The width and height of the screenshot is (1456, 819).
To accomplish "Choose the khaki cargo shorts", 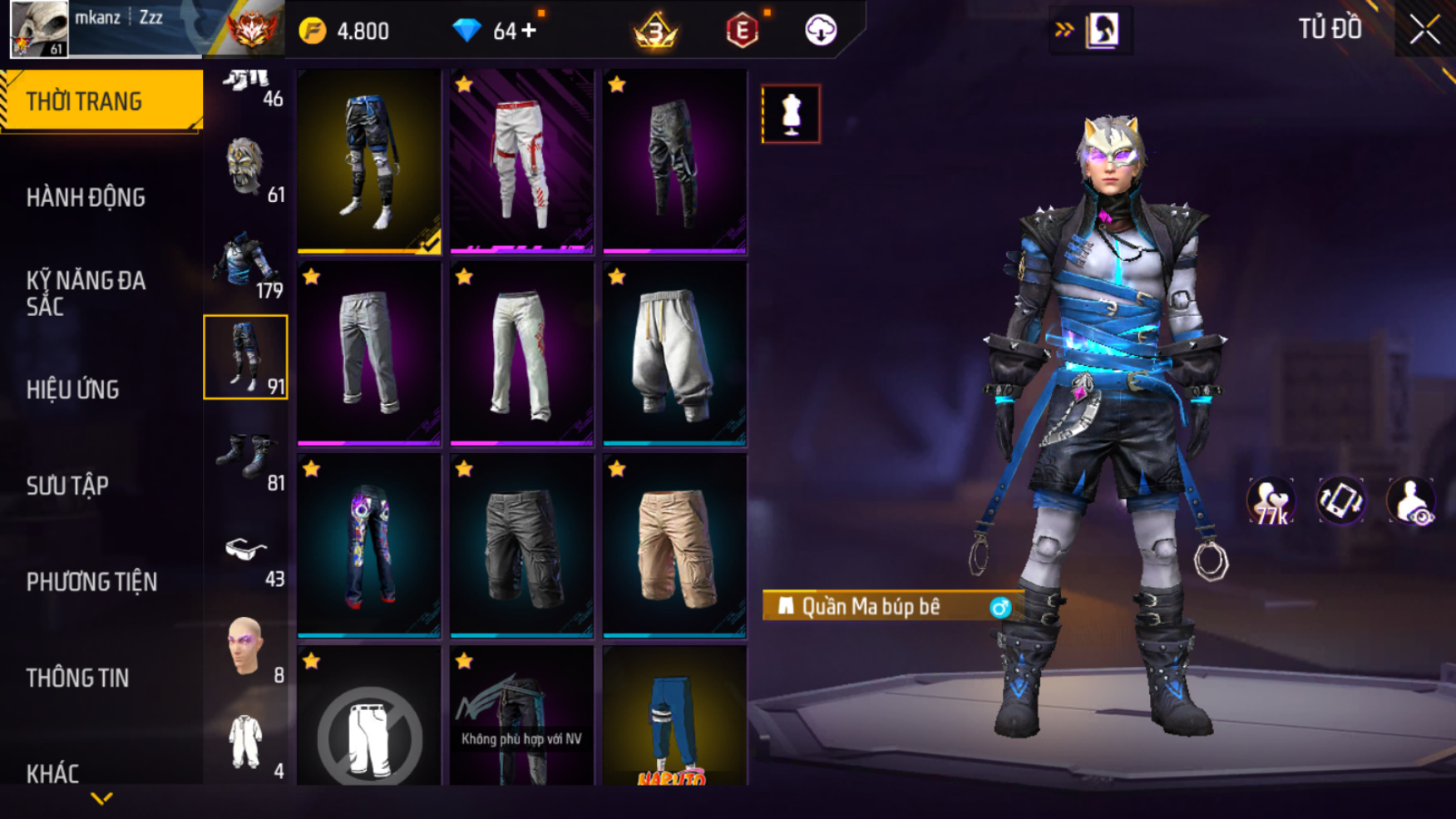I will click(x=674, y=546).
